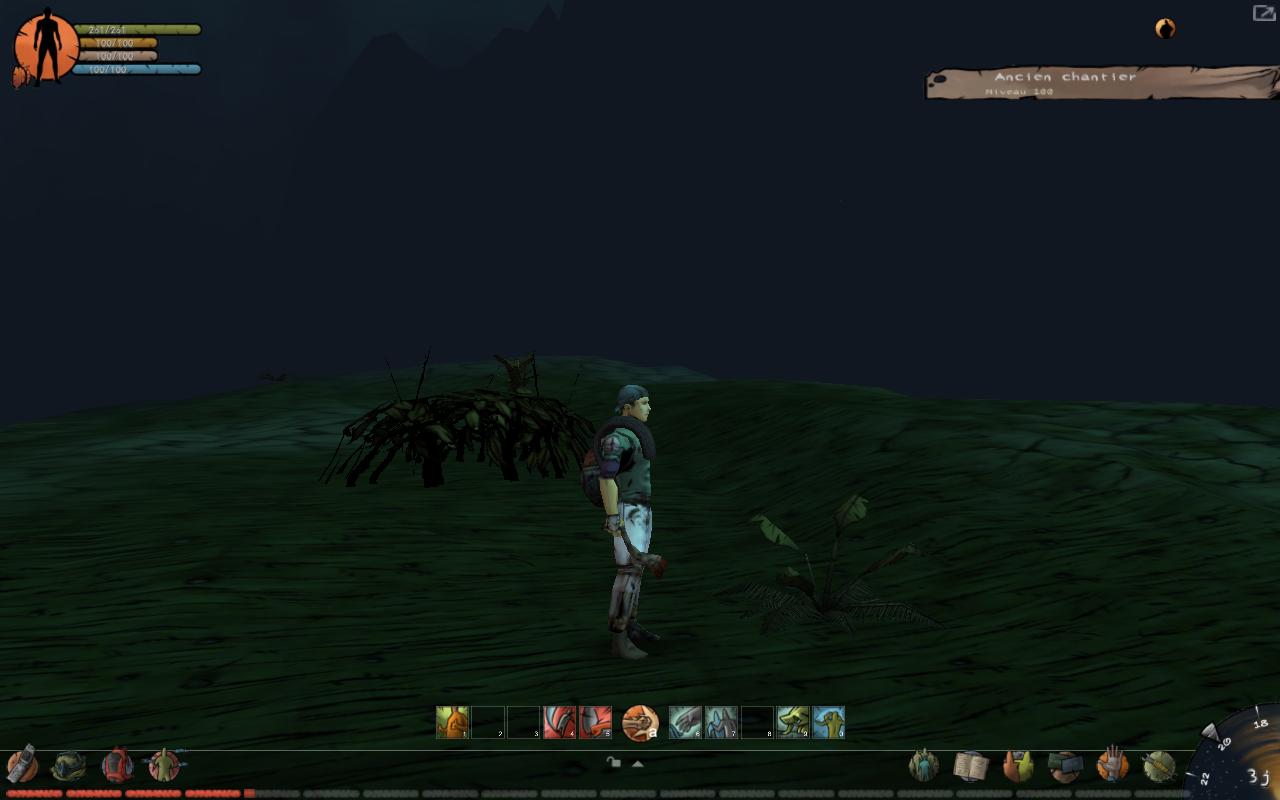Expand the hotbar with the up arrow

click(x=637, y=764)
